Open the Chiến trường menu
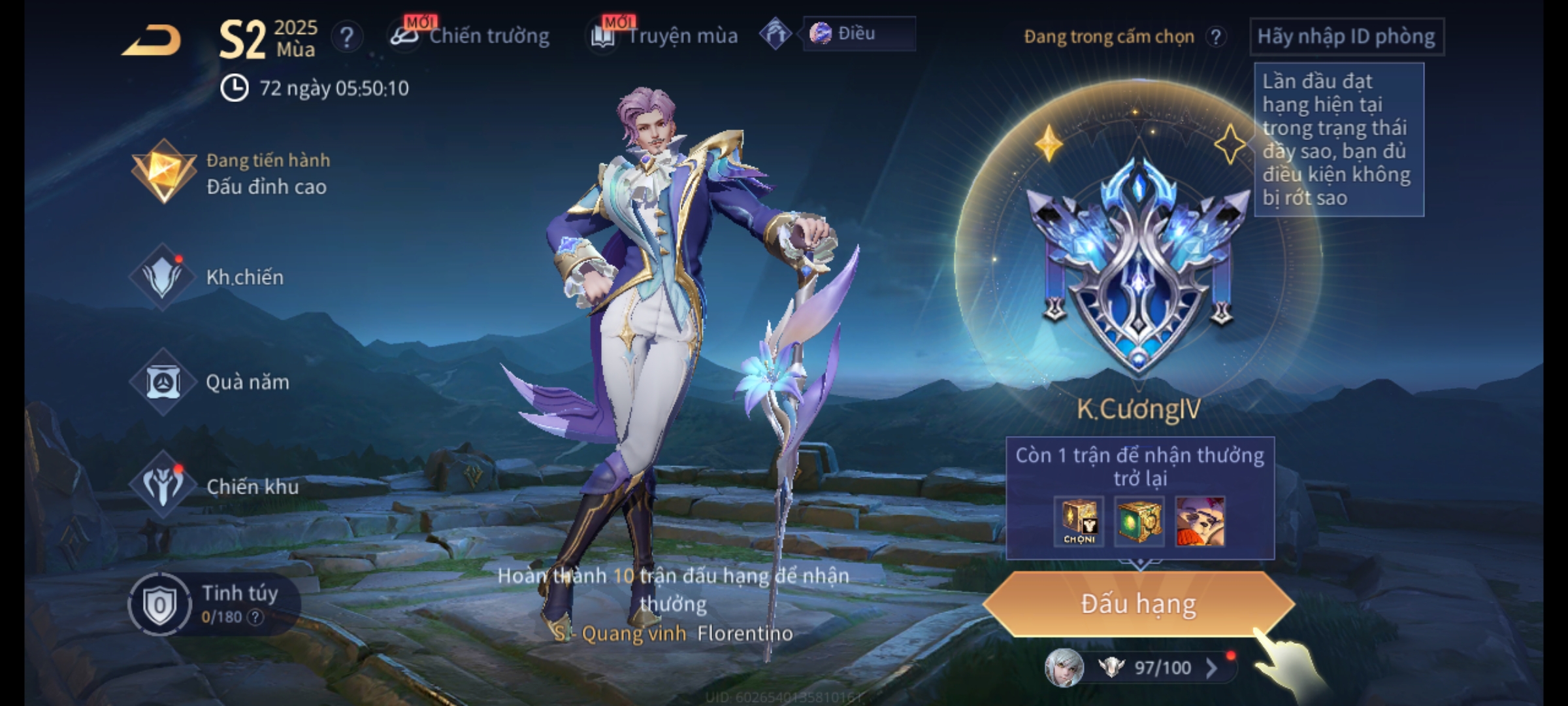Image resolution: width=1568 pixels, height=706 pixels. pos(470,36)
